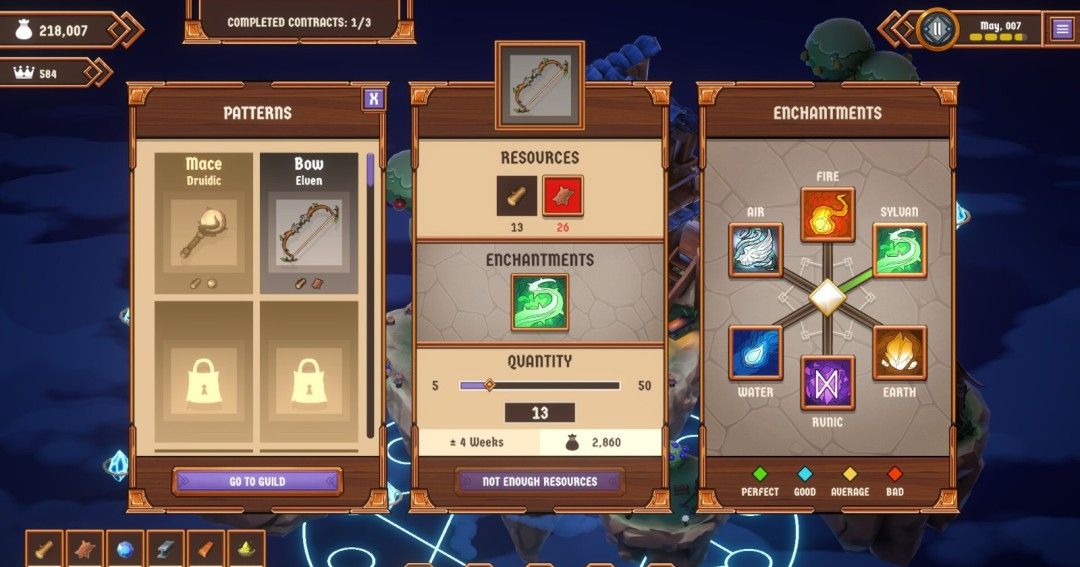This screenshot has height=567, width=1080.
Task: Choose the Sylvan enchantment in the wheel
Action: click(x=900, y=250)
